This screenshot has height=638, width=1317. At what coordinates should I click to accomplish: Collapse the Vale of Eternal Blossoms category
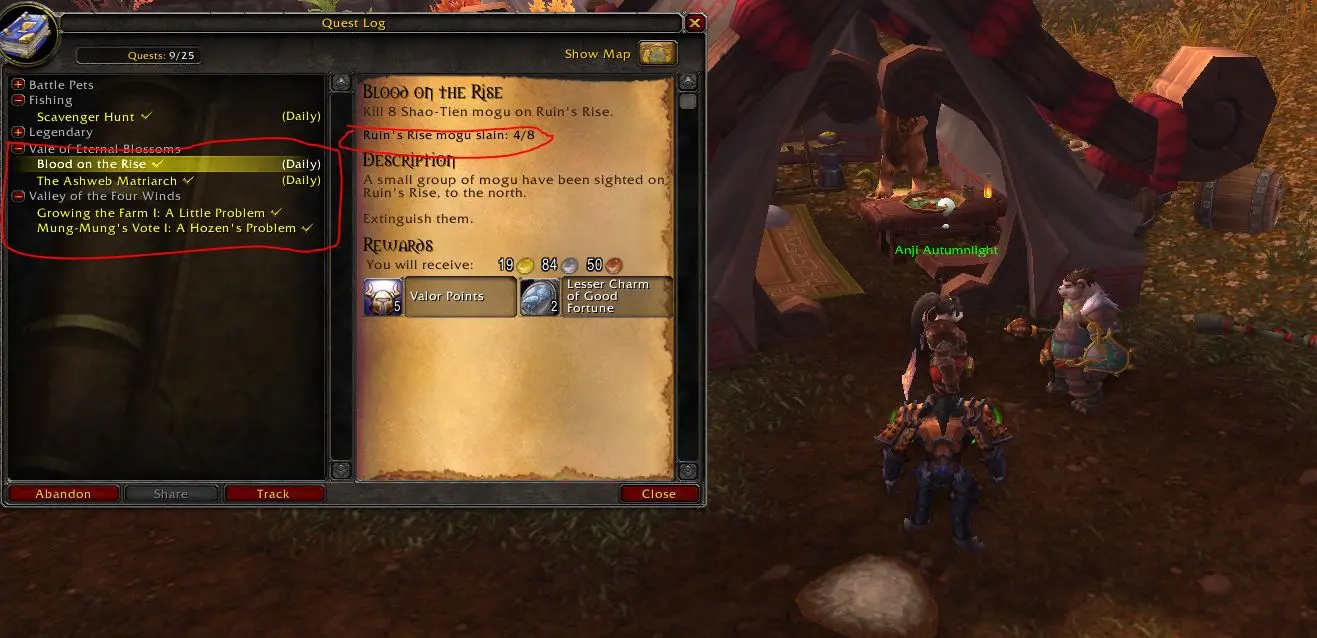click(x=18, y=148)
